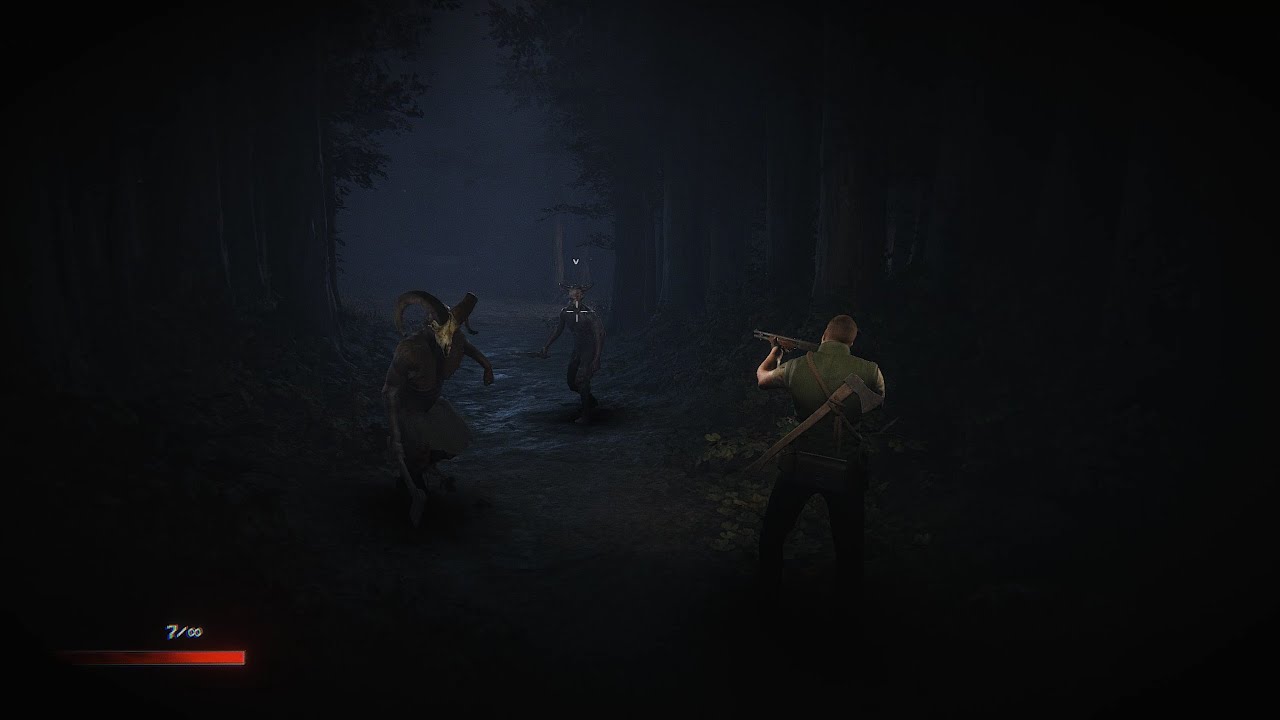The width and height of the screenshot is (1280, 720).
Task: Click the right end of the health bar
Action: point(242,657)
